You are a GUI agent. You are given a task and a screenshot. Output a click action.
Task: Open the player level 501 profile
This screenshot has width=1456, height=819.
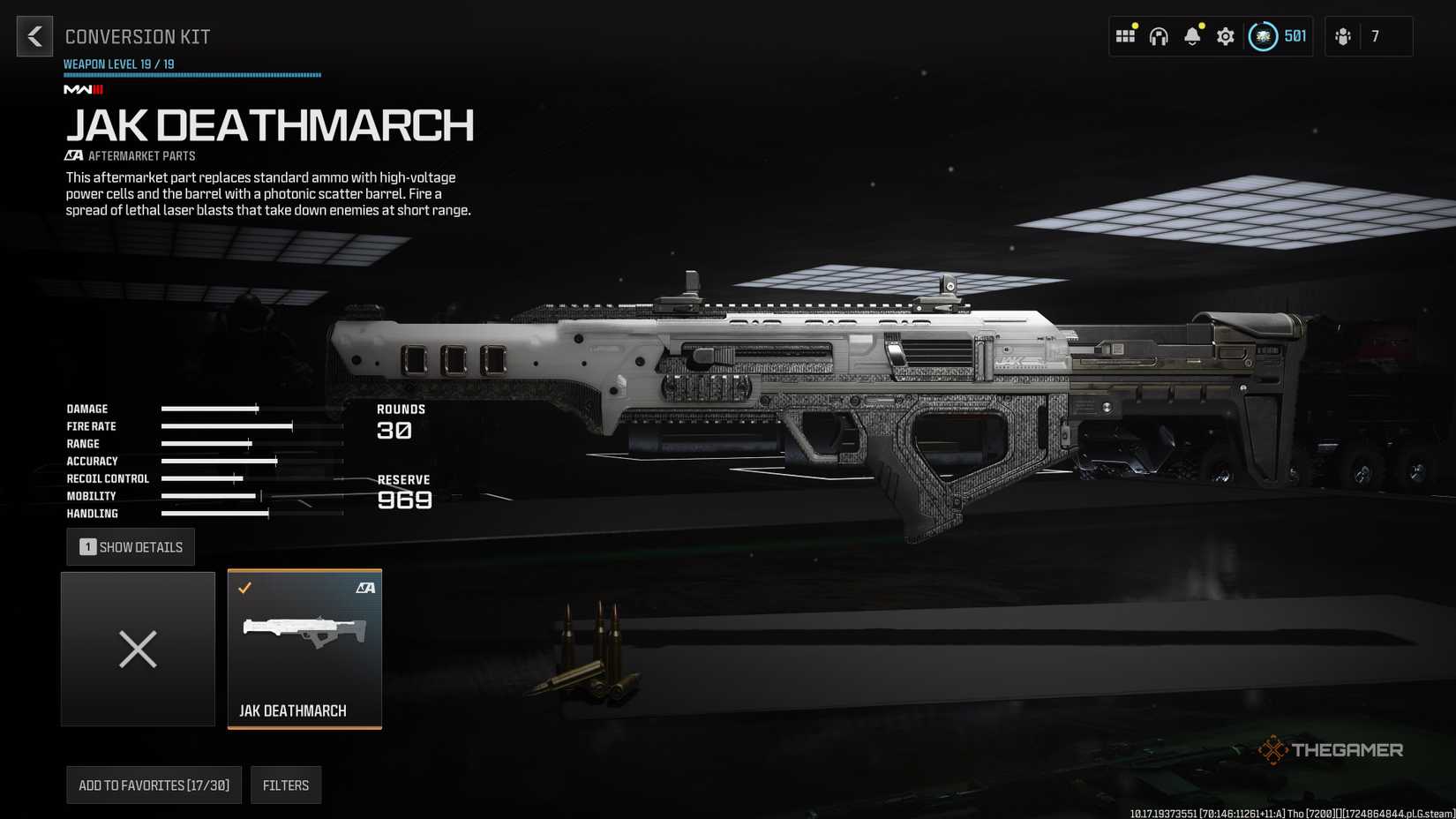(1278, 36)
